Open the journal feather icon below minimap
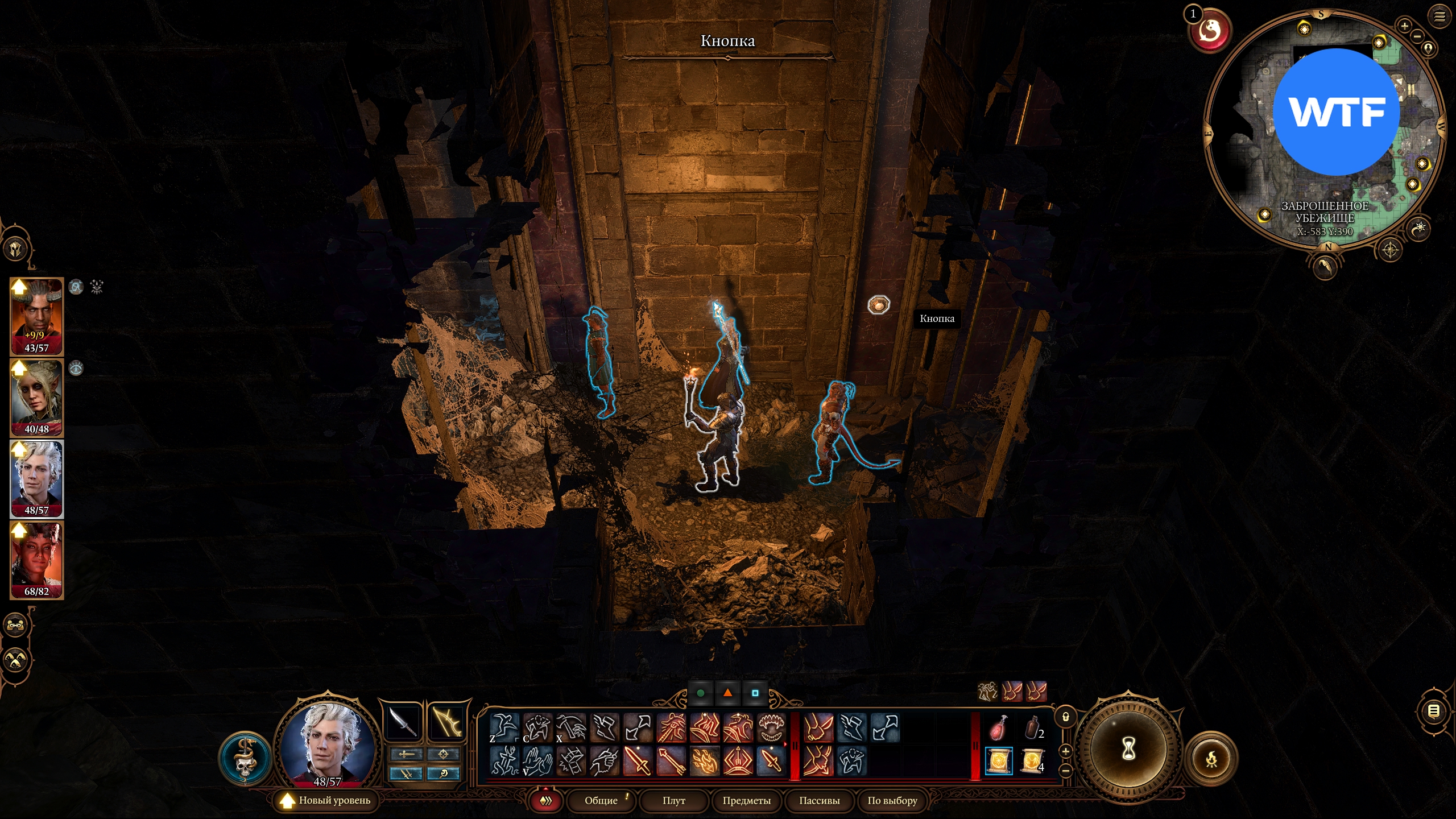The height and width of the screenshot is (819, 1456). [x=1325, y=266]
